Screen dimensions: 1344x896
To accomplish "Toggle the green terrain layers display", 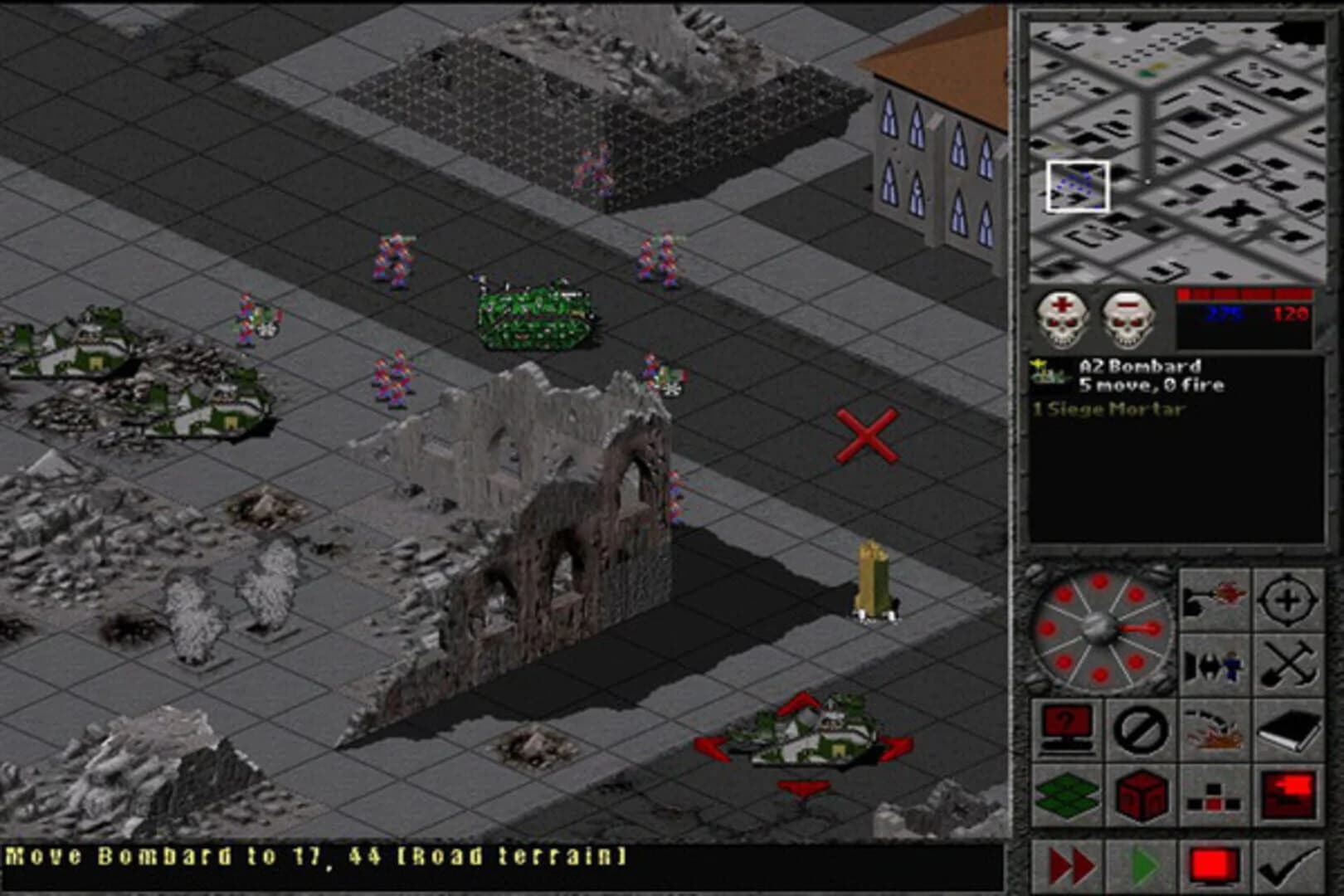I will 1067,796.
